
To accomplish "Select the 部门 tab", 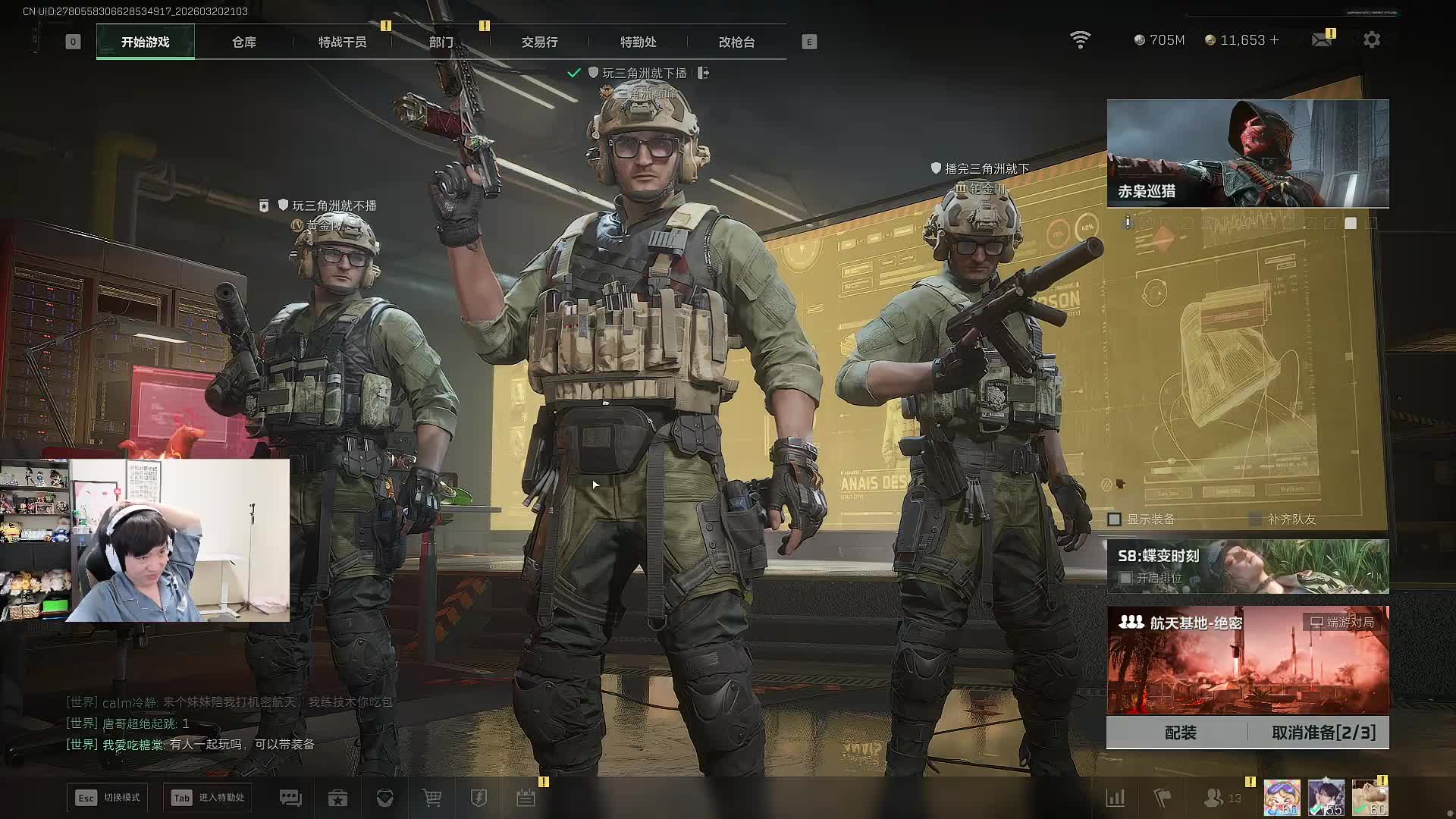I will 441,42.
